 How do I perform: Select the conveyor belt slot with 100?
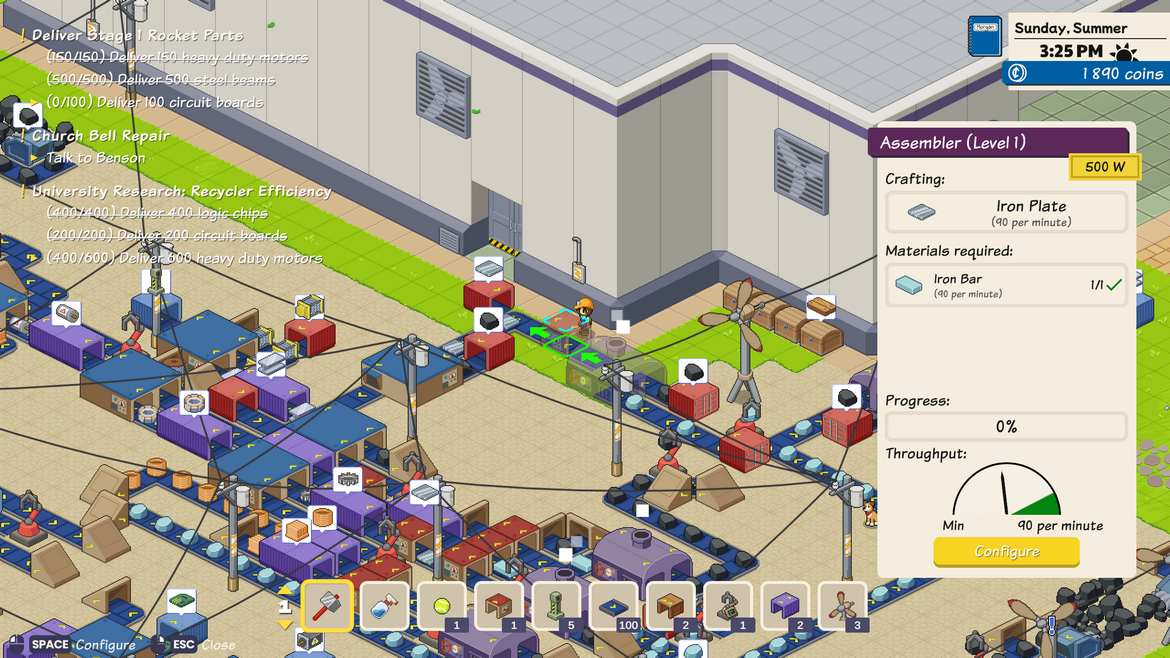tap(614, 606)
